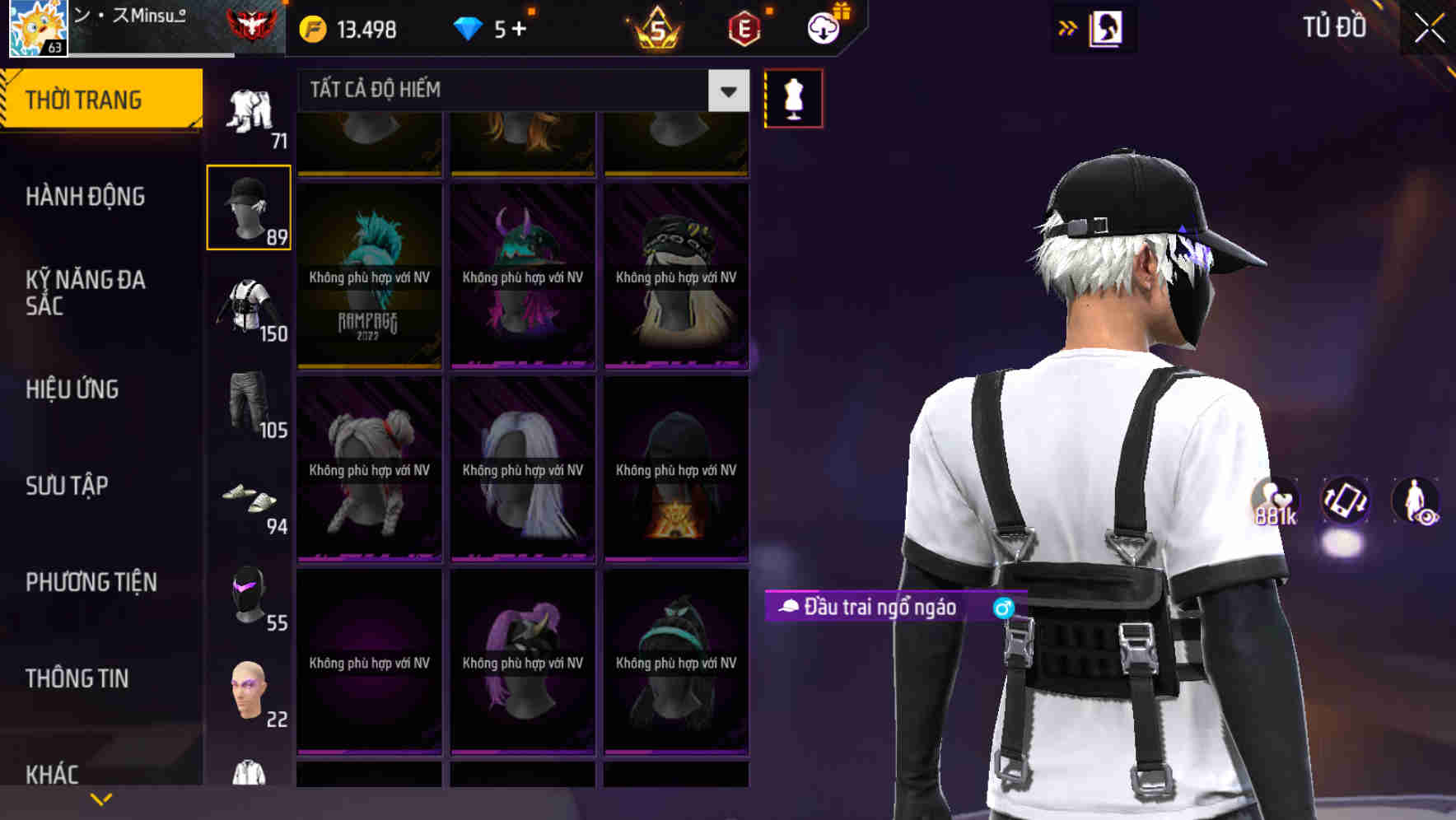Viewport: 1456px width, 820px height.
Task: Click the male gender symbol on item label
Action: [x=1001, y=609]
